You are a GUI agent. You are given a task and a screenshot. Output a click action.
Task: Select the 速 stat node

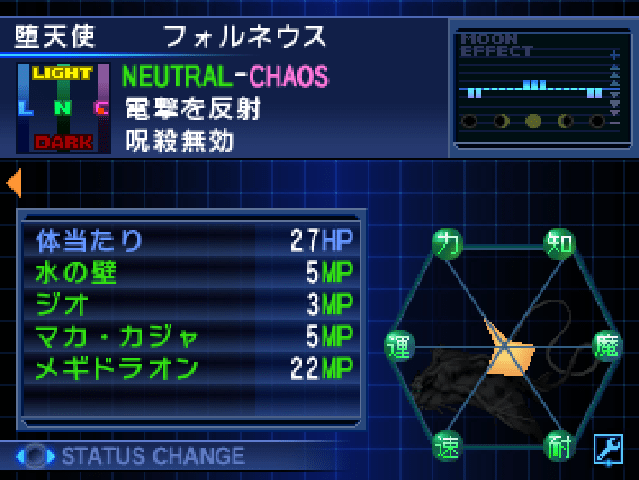click(x=448, y=446)
